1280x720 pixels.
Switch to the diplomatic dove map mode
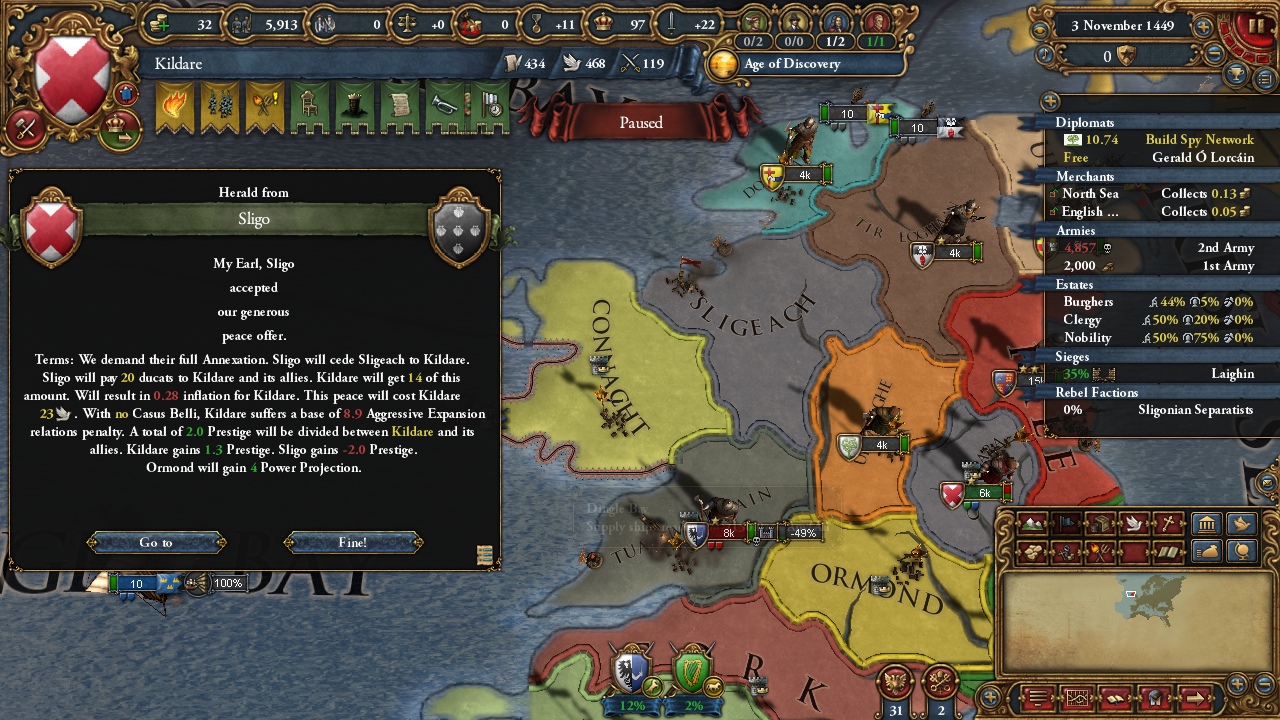point(1134,524)
